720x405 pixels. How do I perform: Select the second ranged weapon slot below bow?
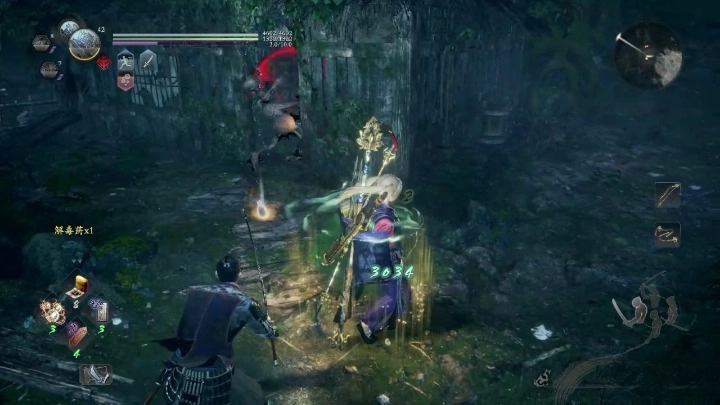coord(667,235)
